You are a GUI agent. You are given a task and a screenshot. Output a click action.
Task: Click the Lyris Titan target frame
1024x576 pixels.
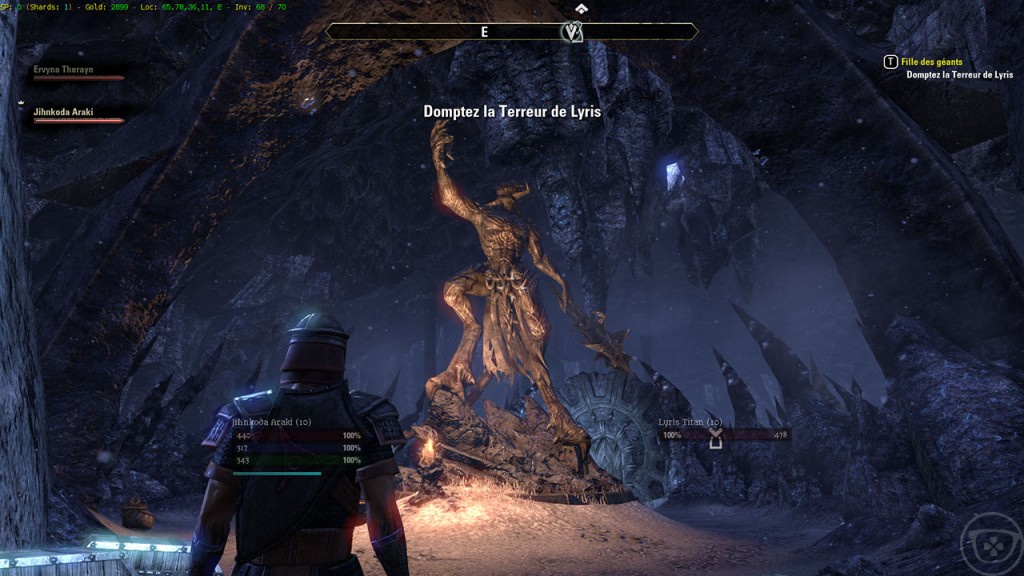click(723, 435)
